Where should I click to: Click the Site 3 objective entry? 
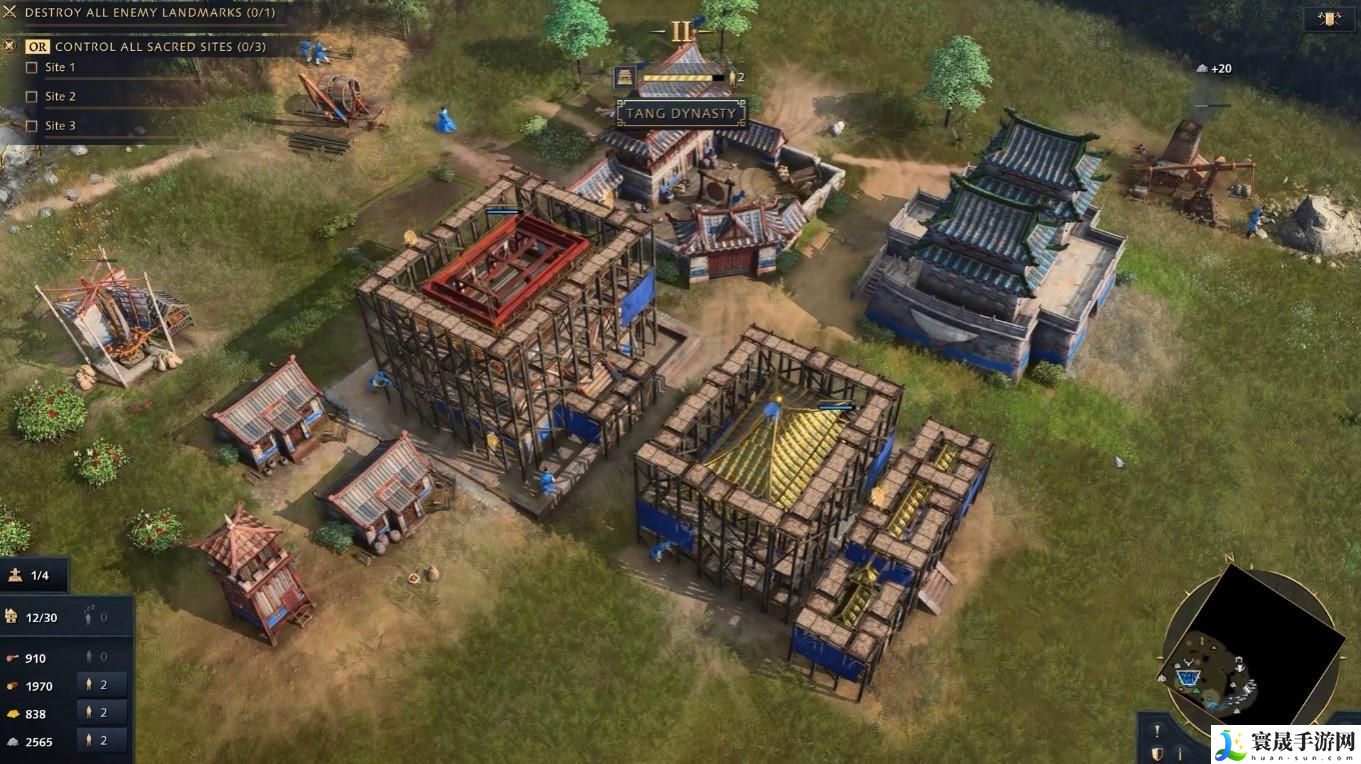60,125
